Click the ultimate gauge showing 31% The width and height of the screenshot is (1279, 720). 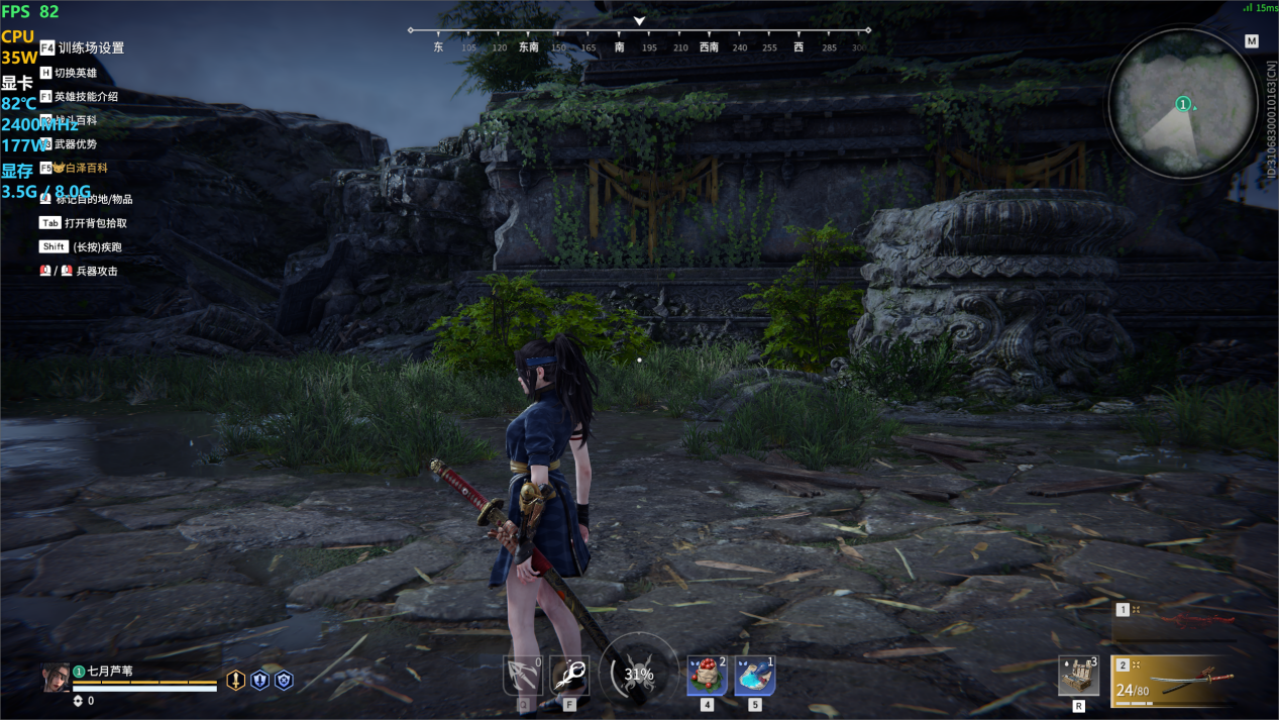639,673
